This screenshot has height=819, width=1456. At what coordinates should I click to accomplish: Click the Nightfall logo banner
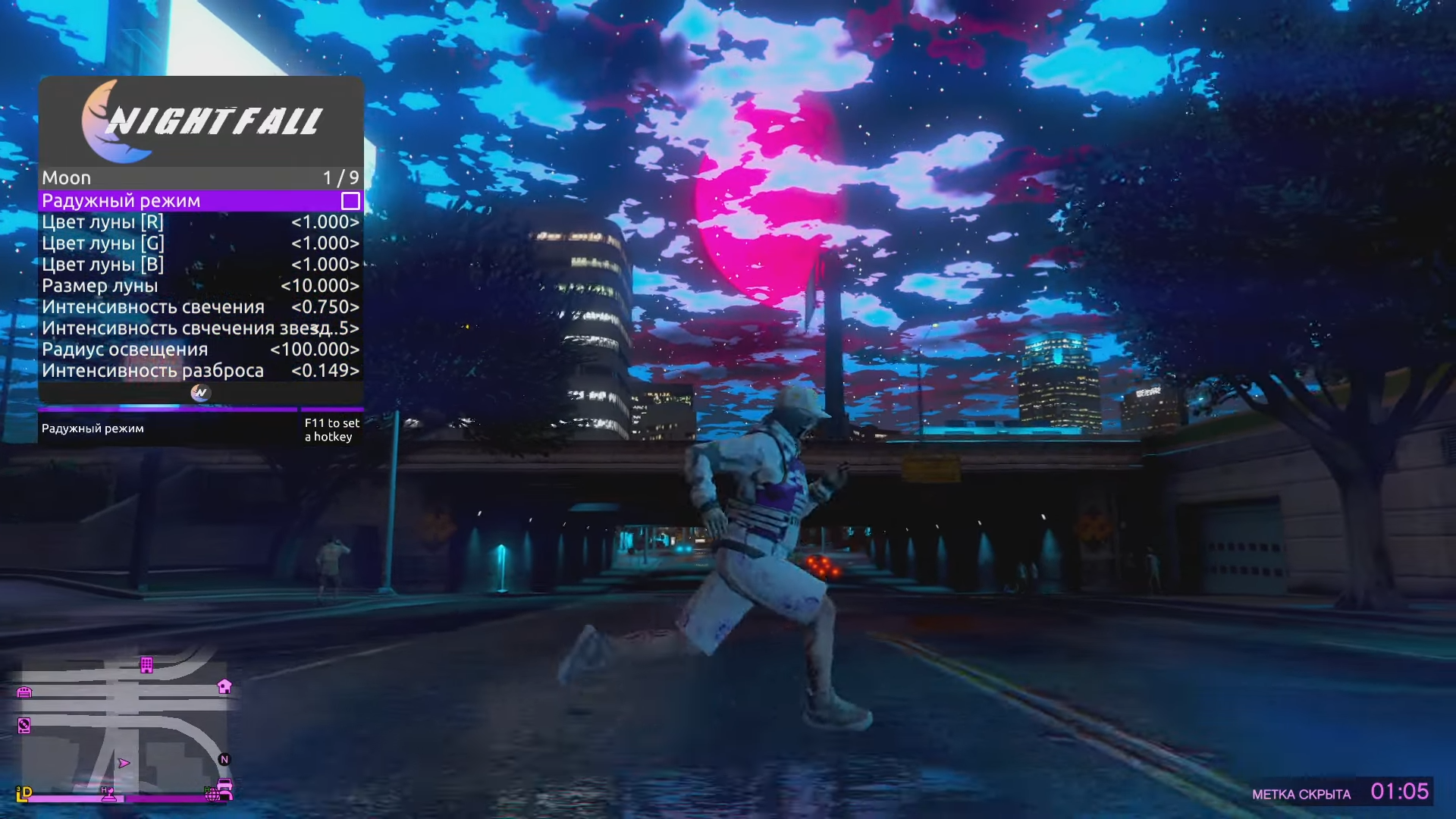pos(201,121)
